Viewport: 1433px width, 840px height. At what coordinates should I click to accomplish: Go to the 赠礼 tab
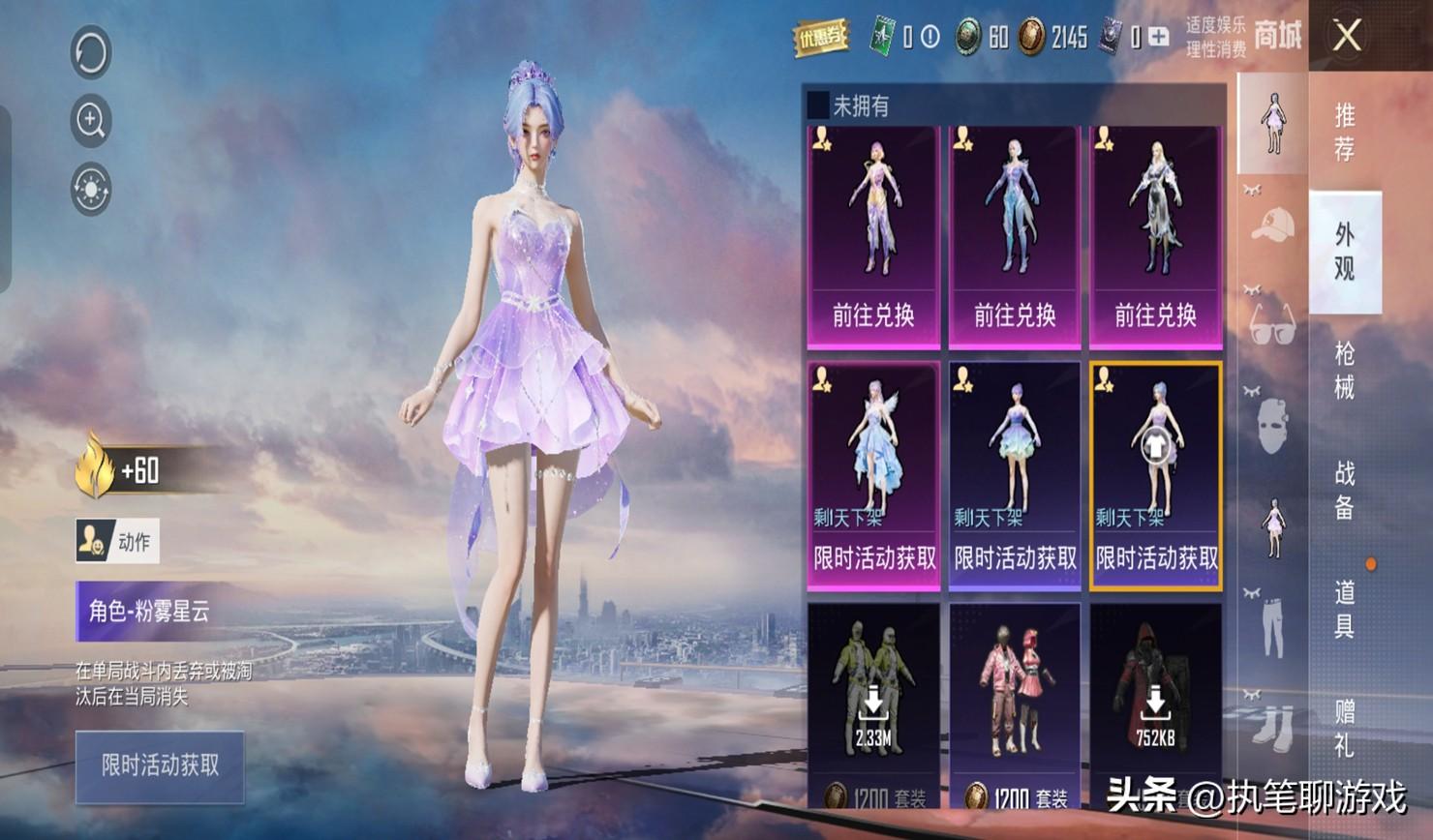[x=1345, y=728]
